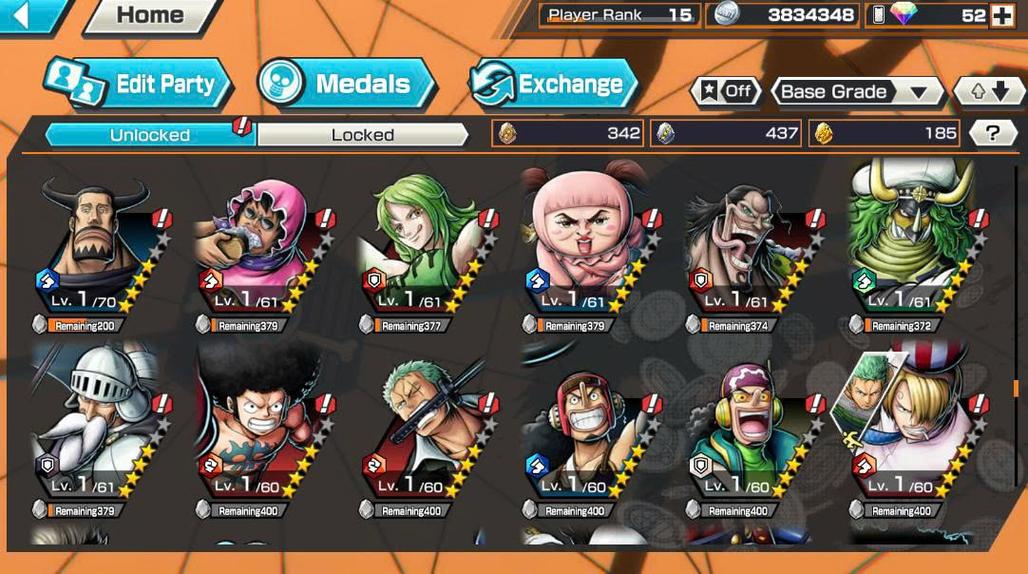Toggle the favorites Off filter
Viewport: 1028px width, 574px height.
tap(727, 91)
